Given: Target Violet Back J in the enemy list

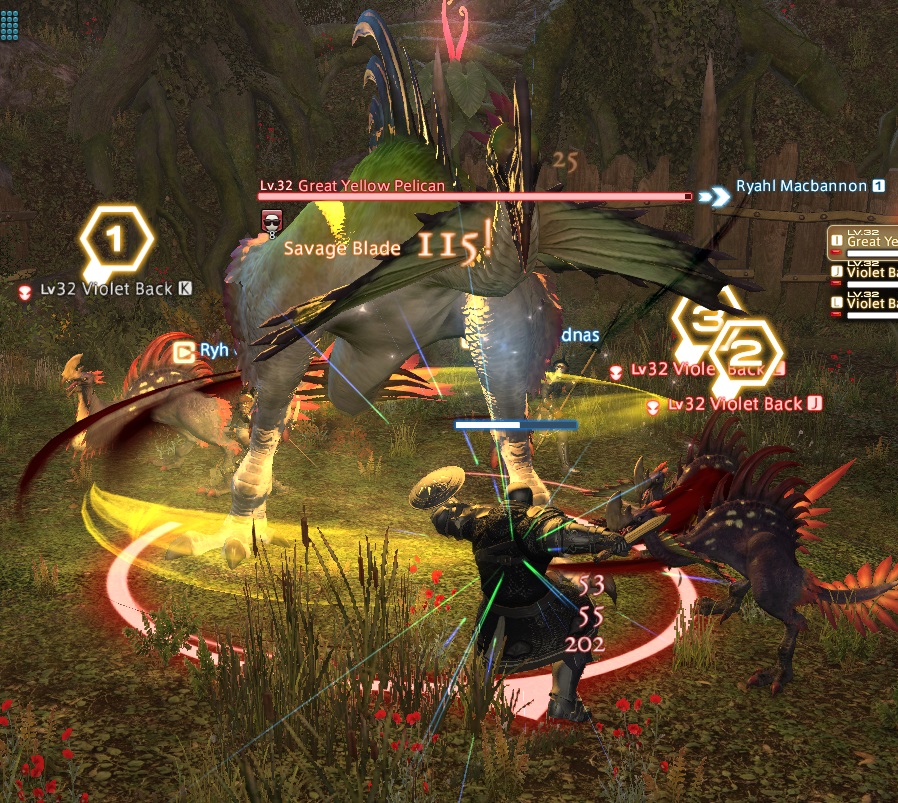Looking at the screenshot, I should click(866, 272).
